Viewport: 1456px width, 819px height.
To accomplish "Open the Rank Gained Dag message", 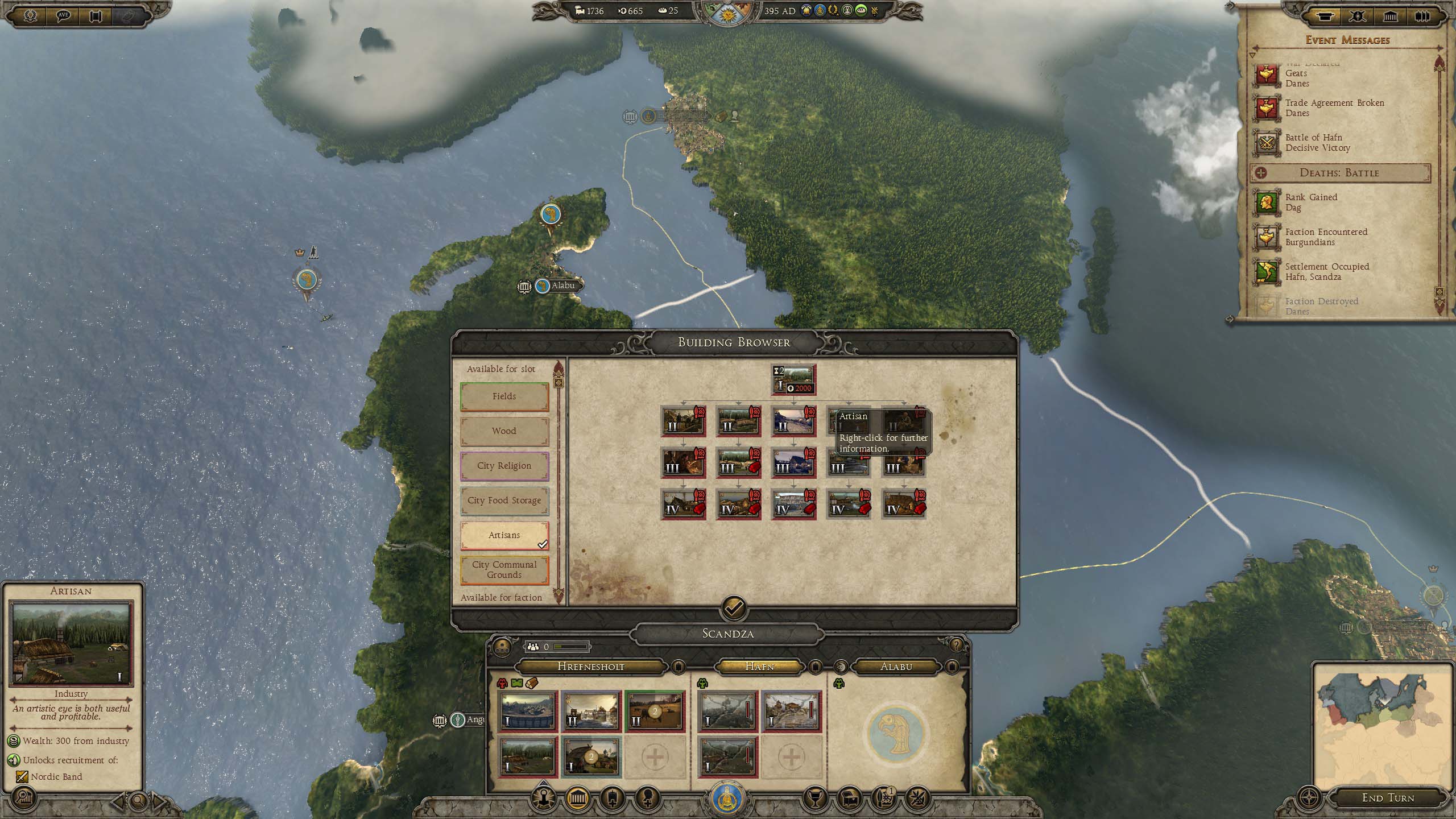I will click(1310, 202).
